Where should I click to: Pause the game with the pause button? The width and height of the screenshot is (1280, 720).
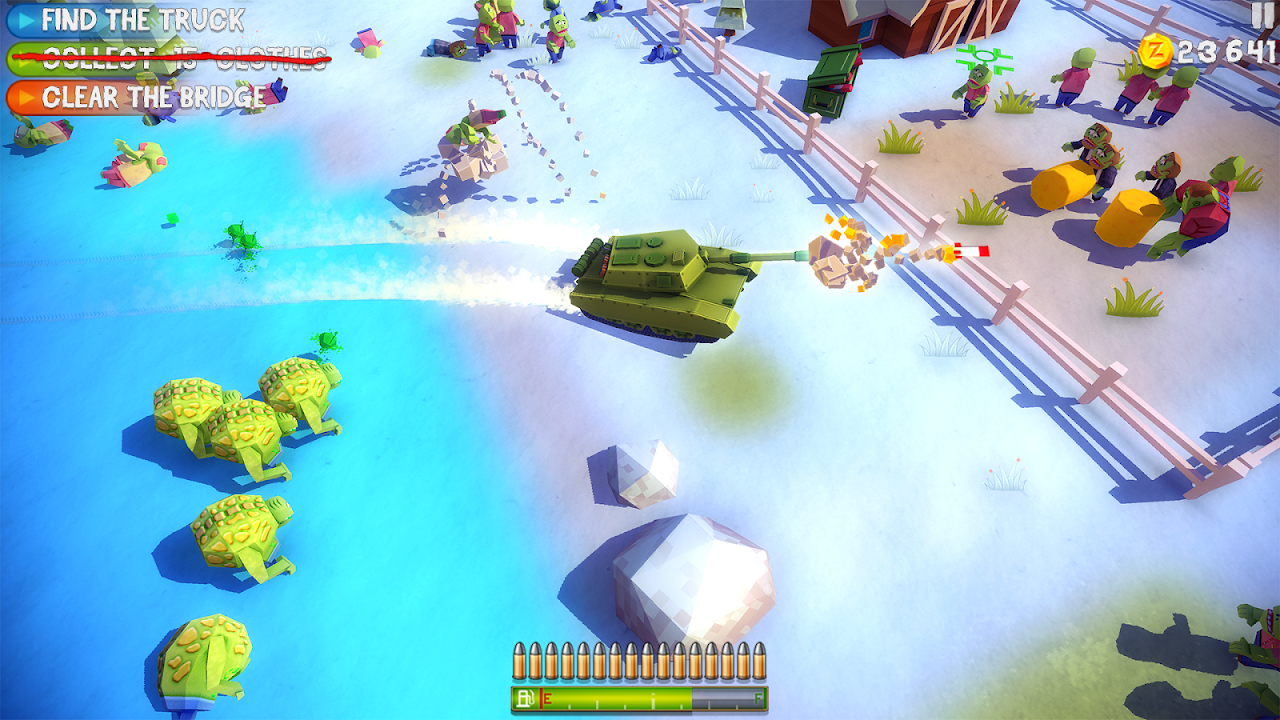point(1263,16)
